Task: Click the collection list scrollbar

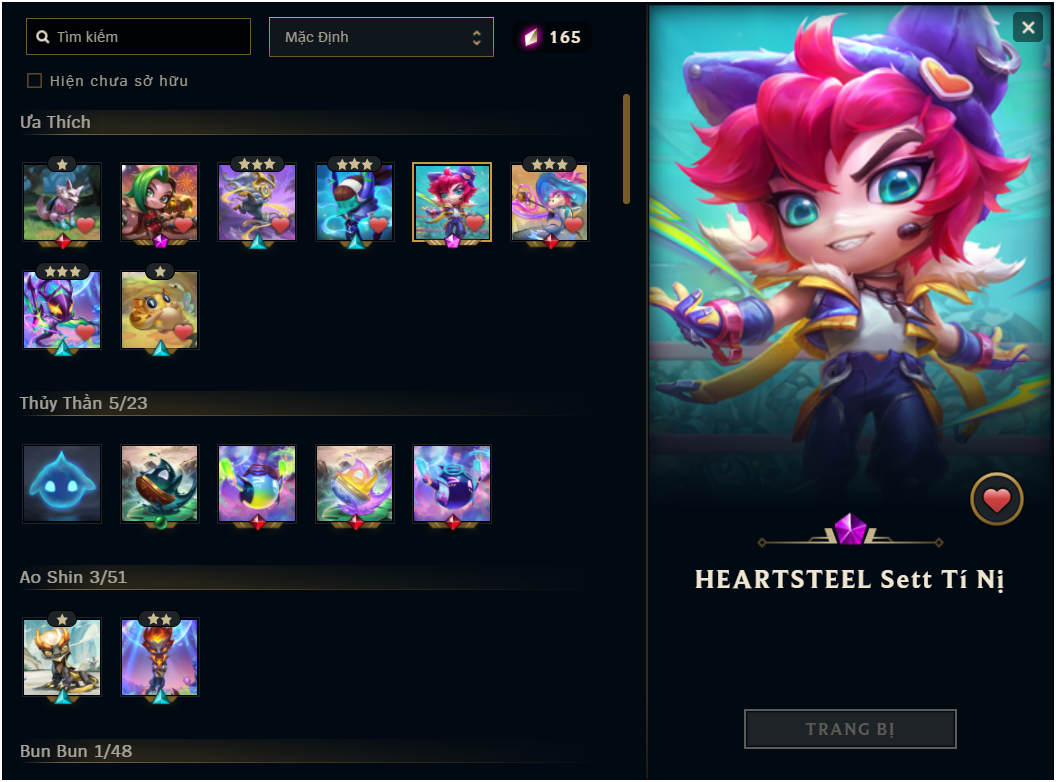Action: (626, 148)
